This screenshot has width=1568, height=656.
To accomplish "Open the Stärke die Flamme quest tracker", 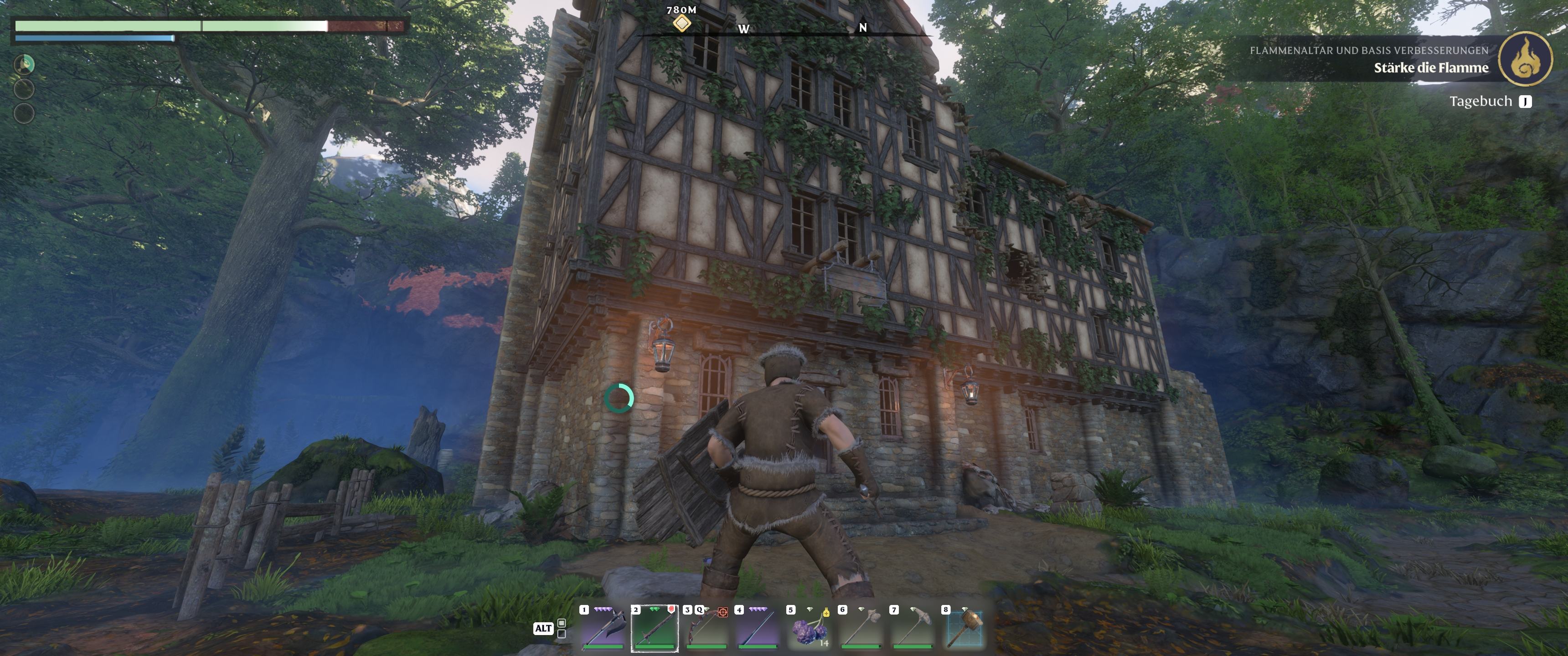I will coord(1430,67).
